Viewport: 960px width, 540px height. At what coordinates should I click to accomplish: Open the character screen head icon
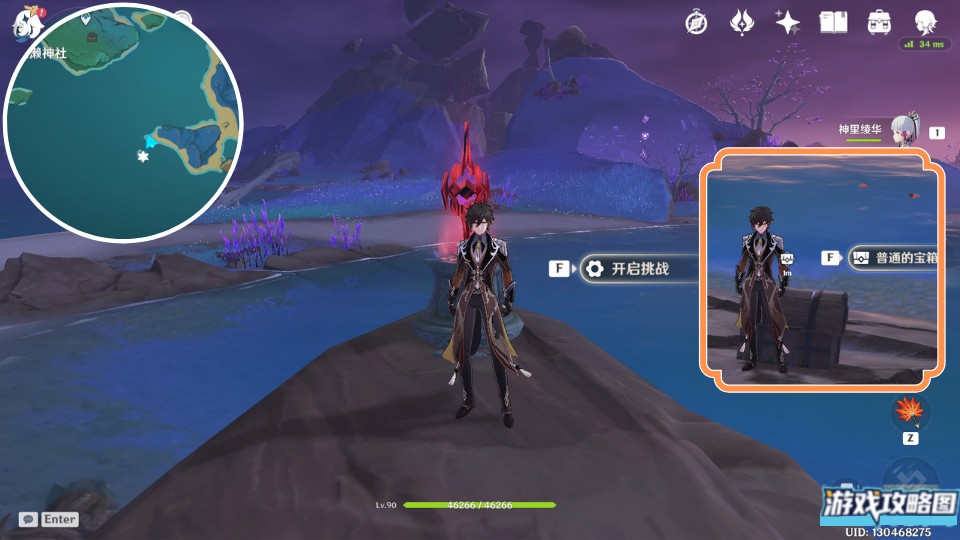[x=925, y=23]
